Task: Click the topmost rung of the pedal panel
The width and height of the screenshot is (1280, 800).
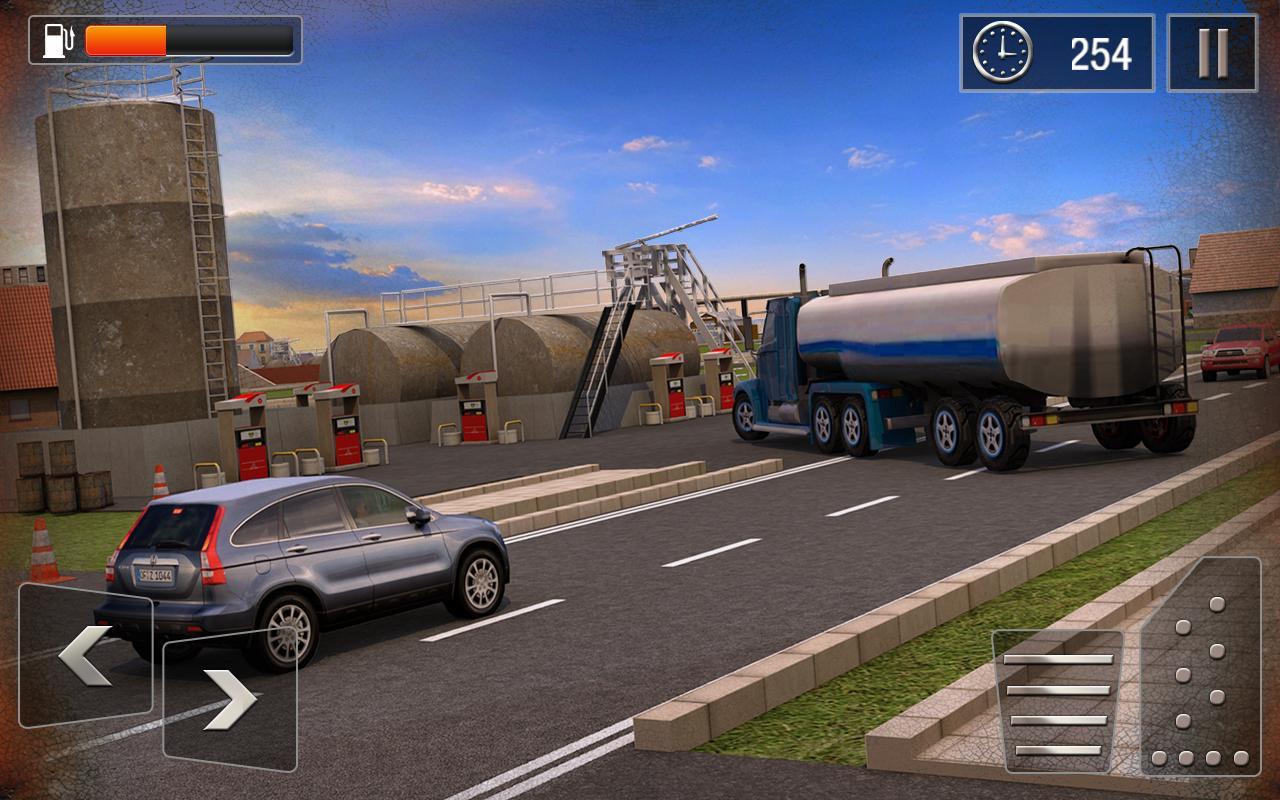Action: tap(1058, 660)
